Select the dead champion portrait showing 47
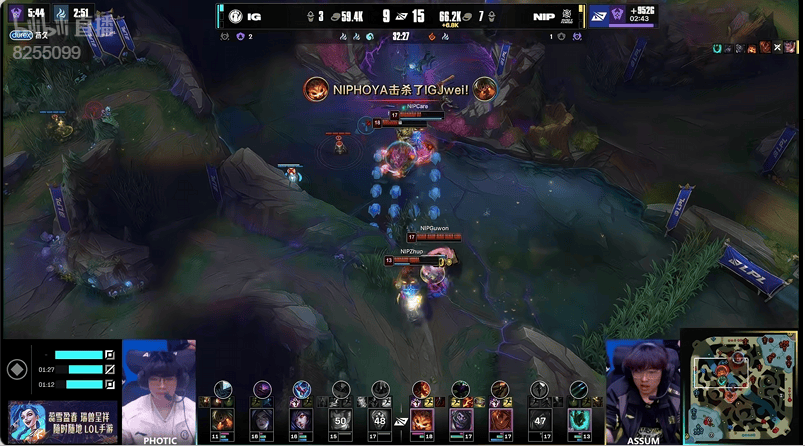 click(x=540, y=420)
